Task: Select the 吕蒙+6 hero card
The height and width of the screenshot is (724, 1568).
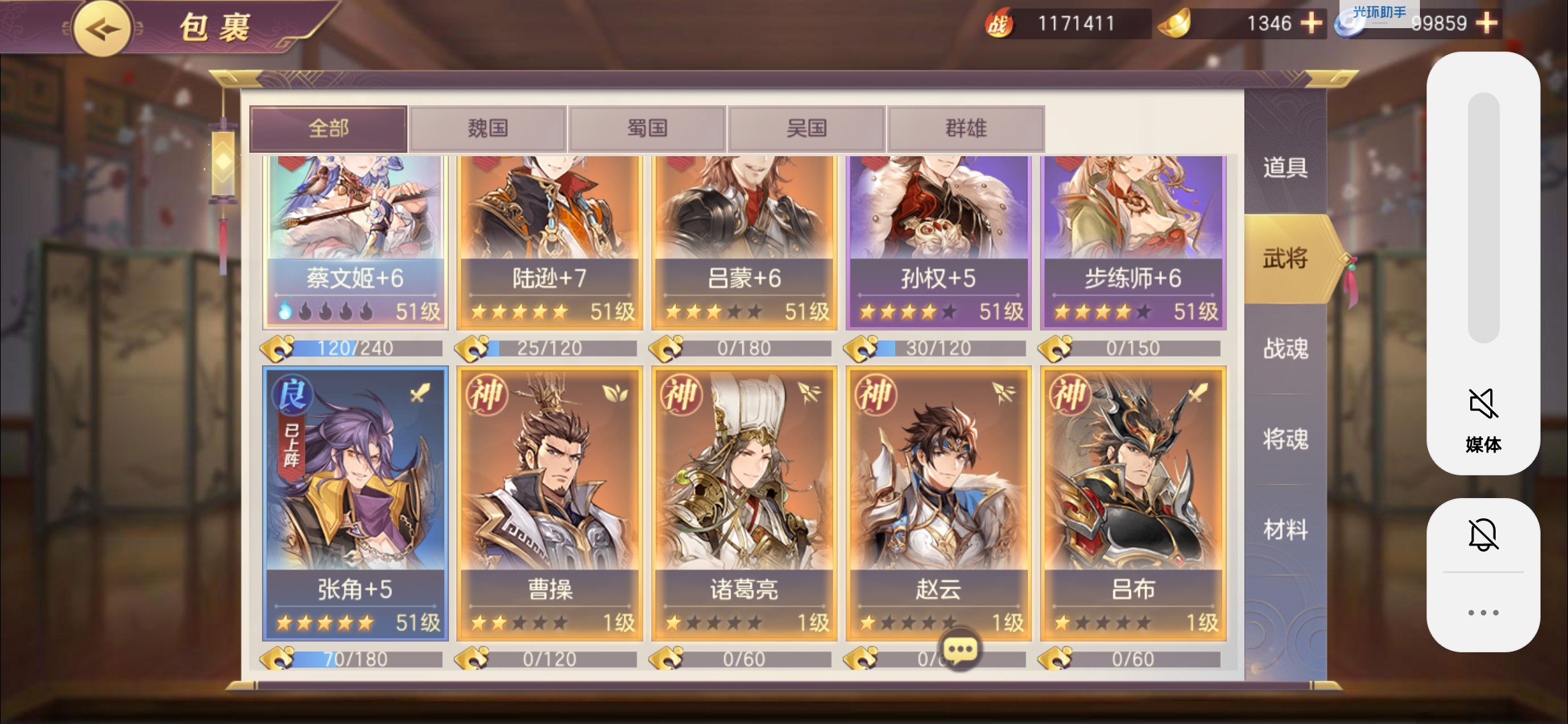Action: click(744, 241)
